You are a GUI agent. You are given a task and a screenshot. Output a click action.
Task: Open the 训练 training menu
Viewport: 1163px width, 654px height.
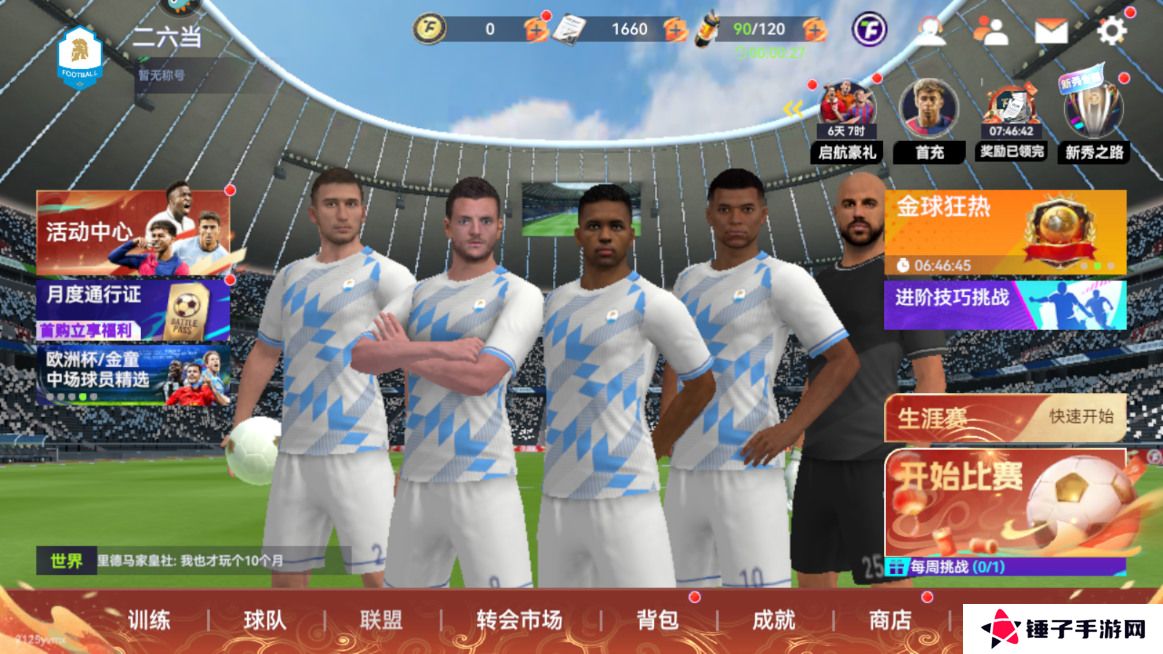pyautogui.click(x=149, y=620)
